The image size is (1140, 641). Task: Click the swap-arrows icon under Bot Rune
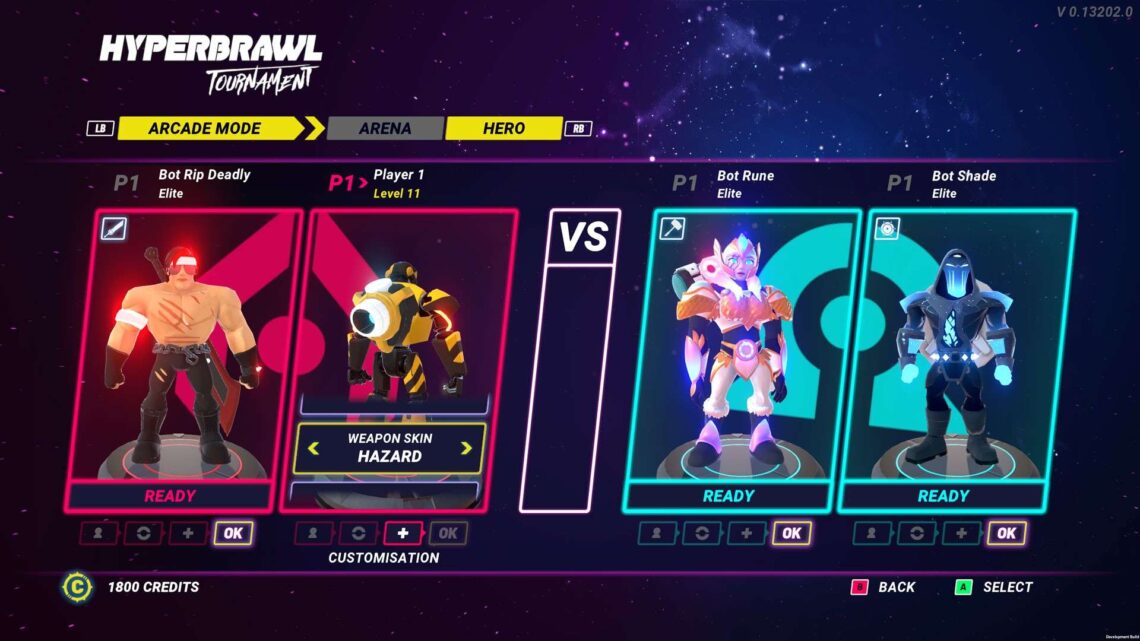click(702, 533)
